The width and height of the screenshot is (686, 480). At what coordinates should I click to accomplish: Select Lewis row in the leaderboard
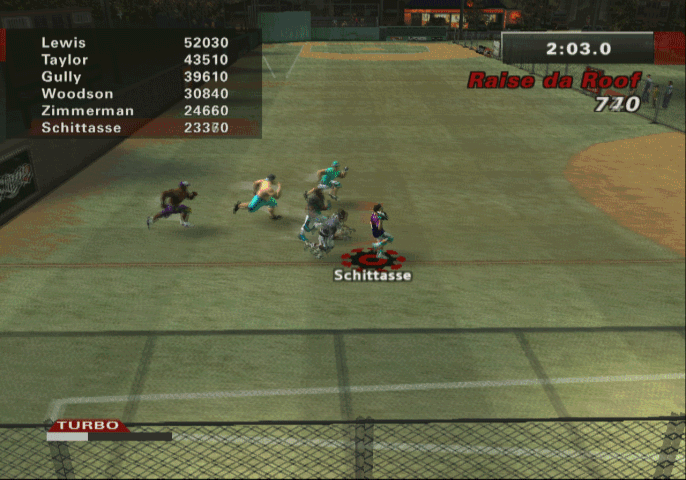135,43
